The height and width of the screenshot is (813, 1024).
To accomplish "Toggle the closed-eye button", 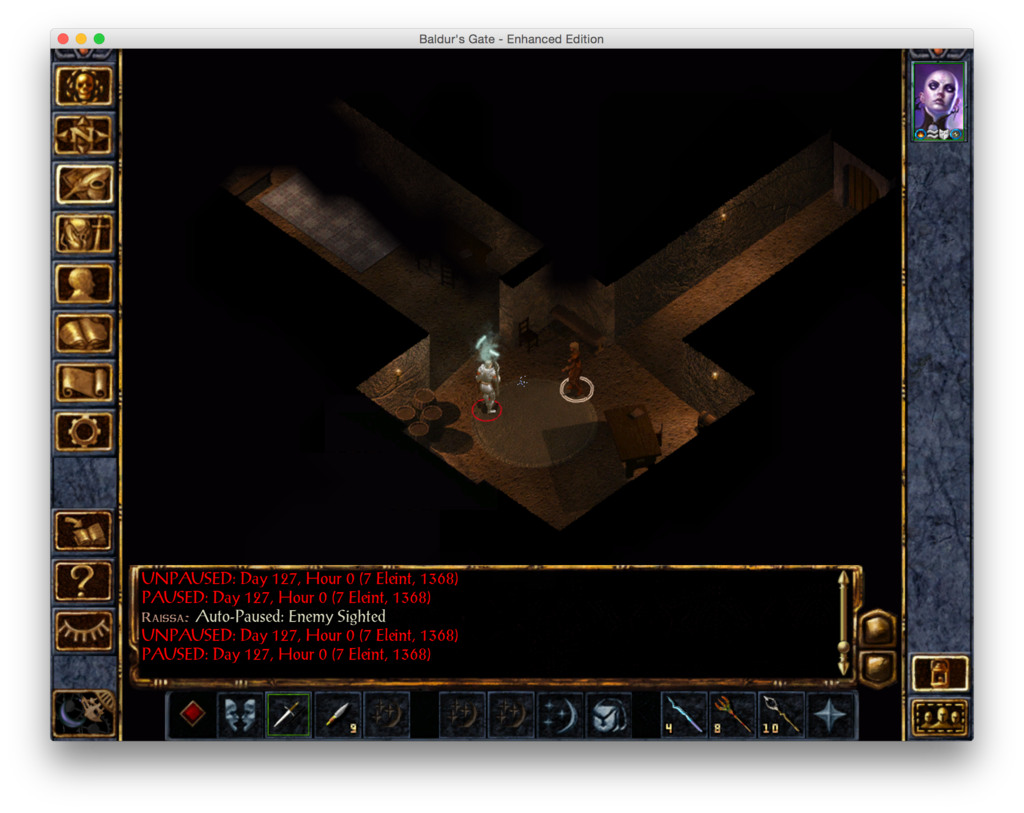I will click(84, 629).
